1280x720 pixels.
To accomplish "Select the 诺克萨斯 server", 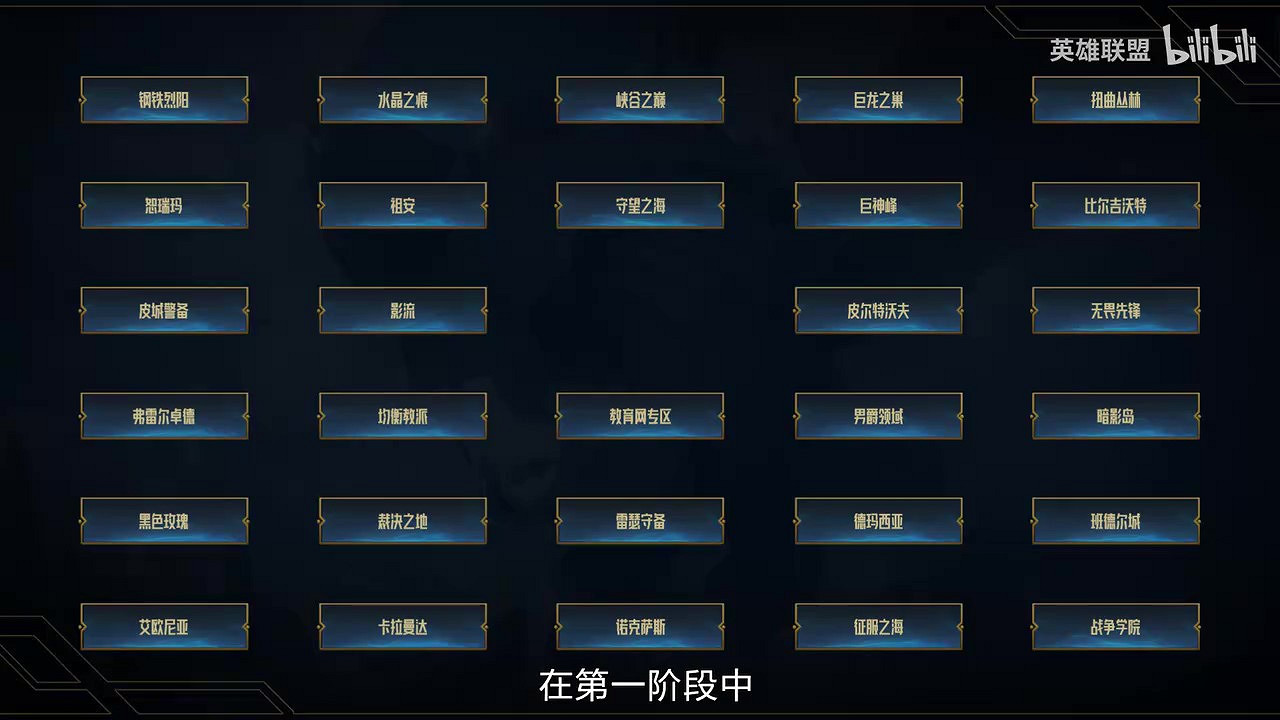I will tap(640, 627).
